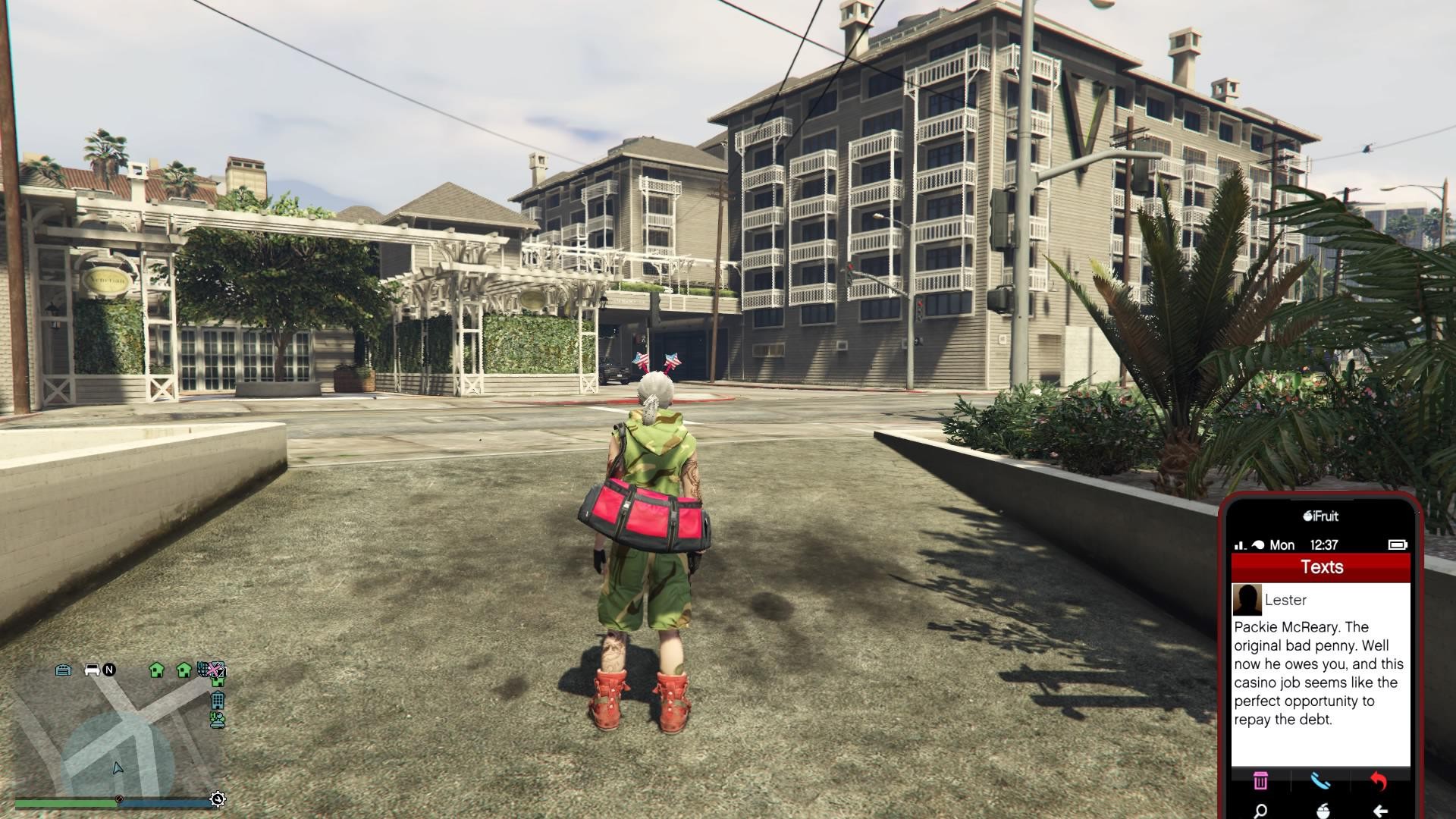Delete the text message using the trash icon

(x=1260, y=782)
